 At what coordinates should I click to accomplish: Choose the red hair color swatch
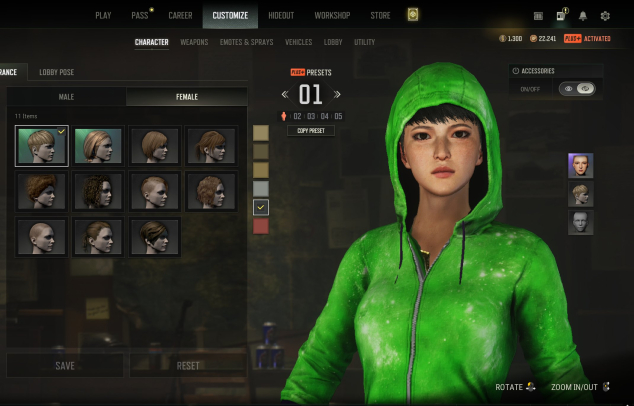(x=261, y=226)
